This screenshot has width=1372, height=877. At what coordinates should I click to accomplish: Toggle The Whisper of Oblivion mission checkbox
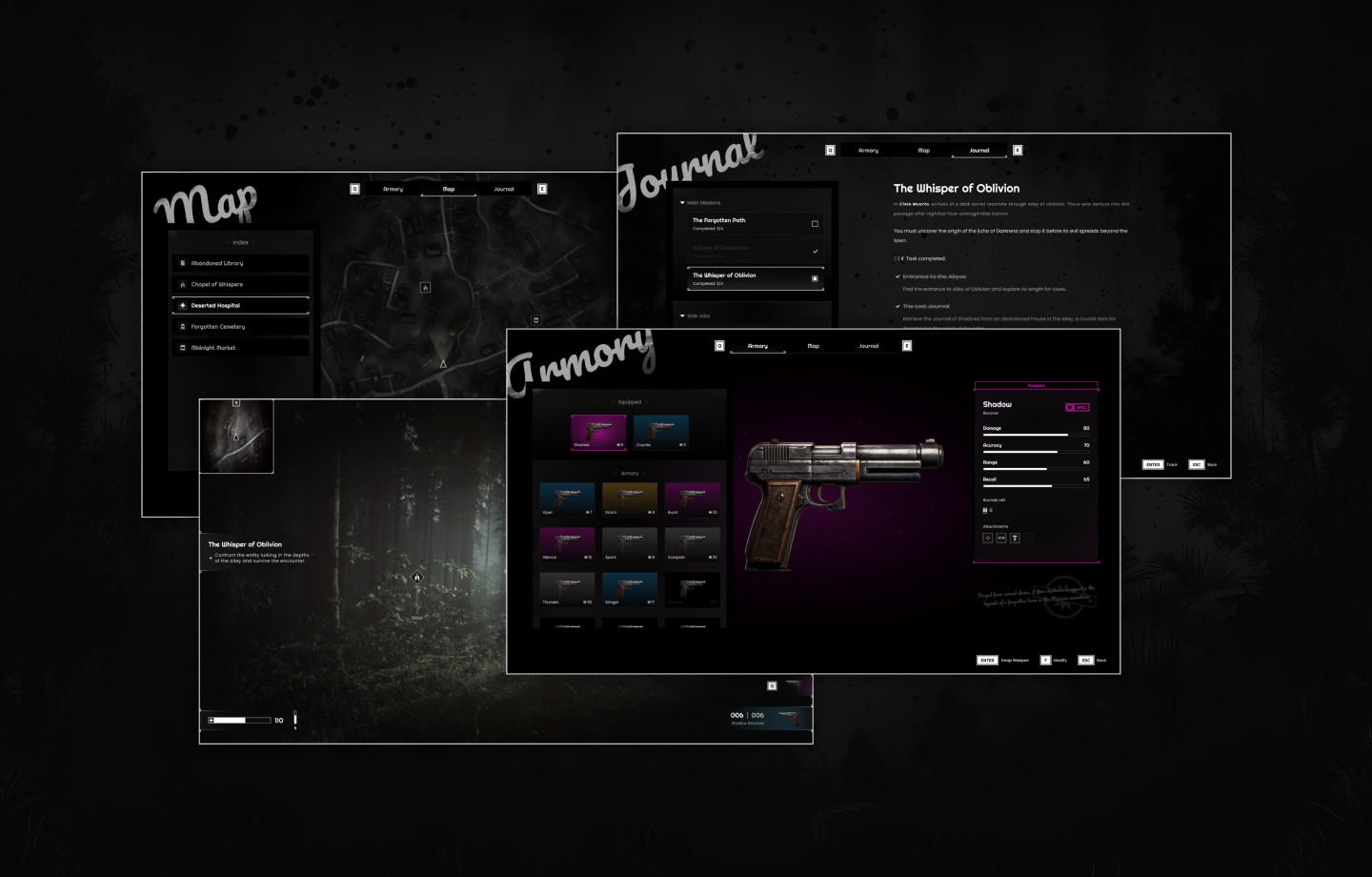tap(815, 279)
